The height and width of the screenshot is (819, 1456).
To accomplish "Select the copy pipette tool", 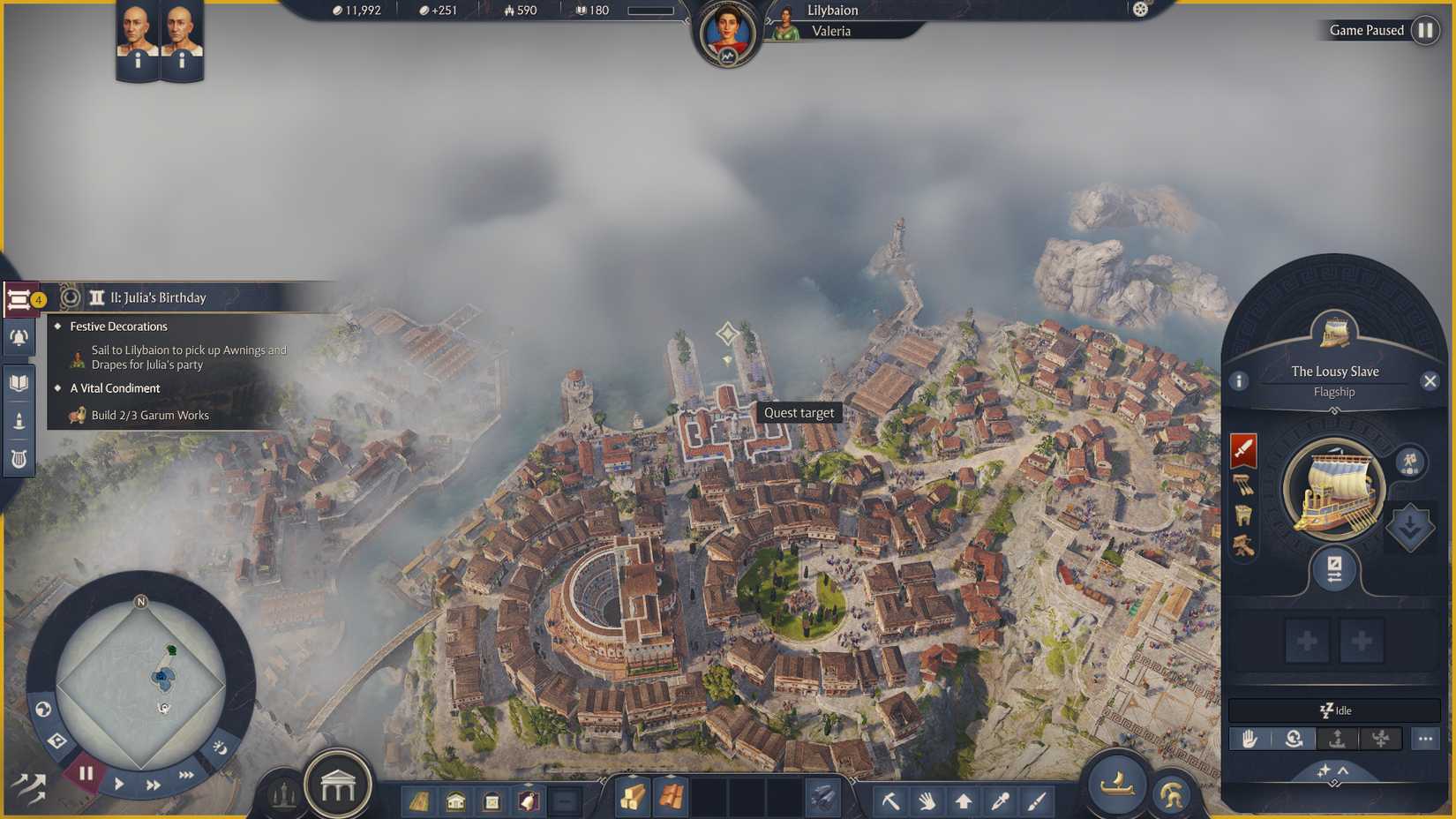I will coord(1000,800).
